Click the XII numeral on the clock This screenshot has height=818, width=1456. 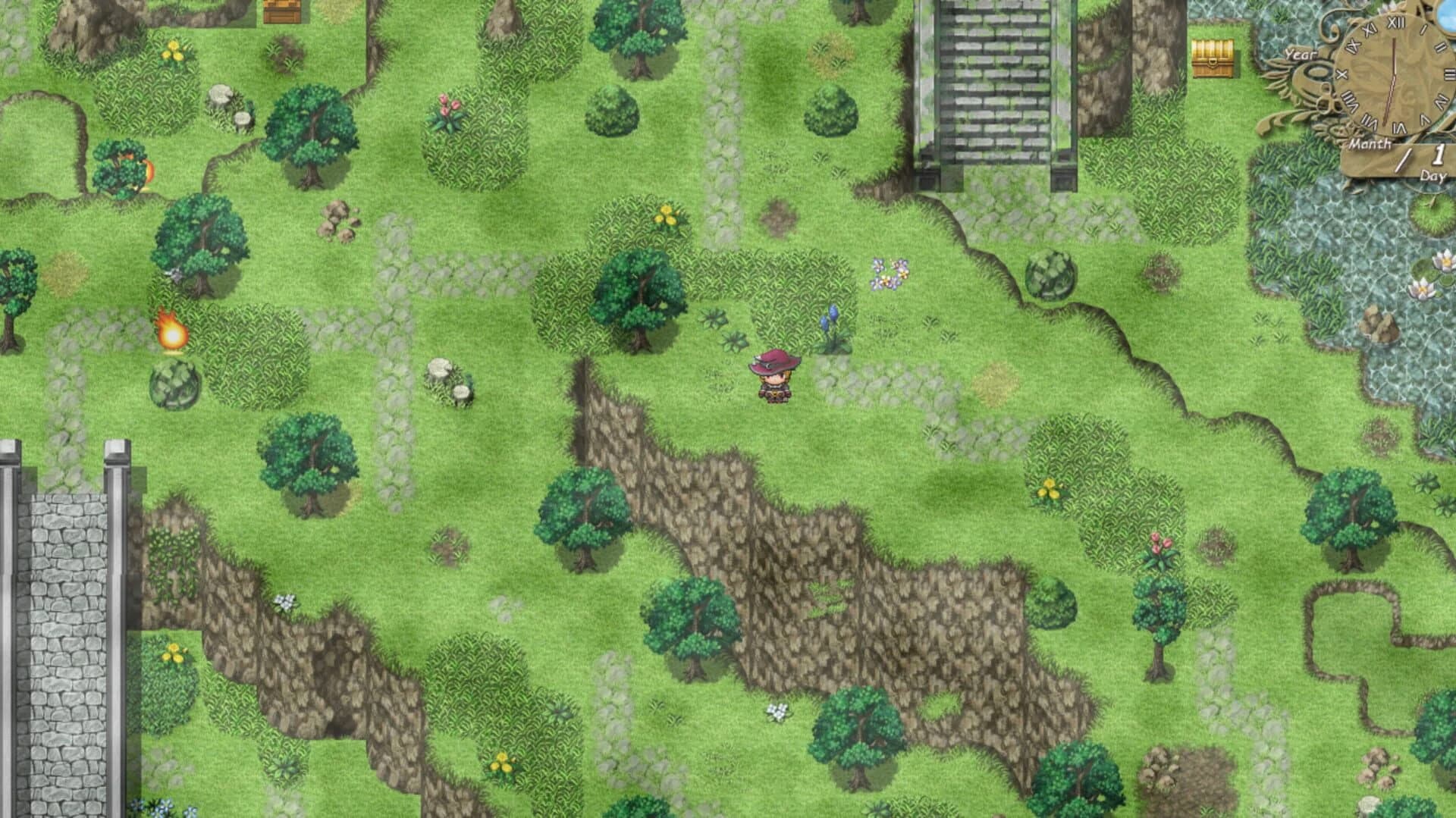coord(1396,23)
